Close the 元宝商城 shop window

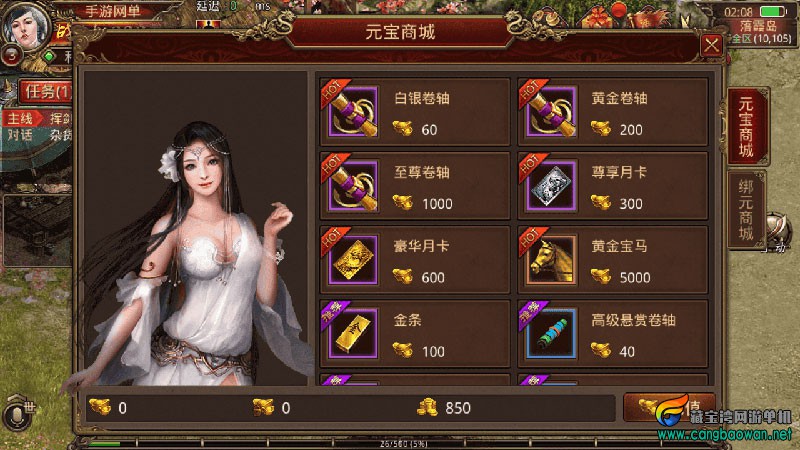pyautogui.click(x=711, y=45)
